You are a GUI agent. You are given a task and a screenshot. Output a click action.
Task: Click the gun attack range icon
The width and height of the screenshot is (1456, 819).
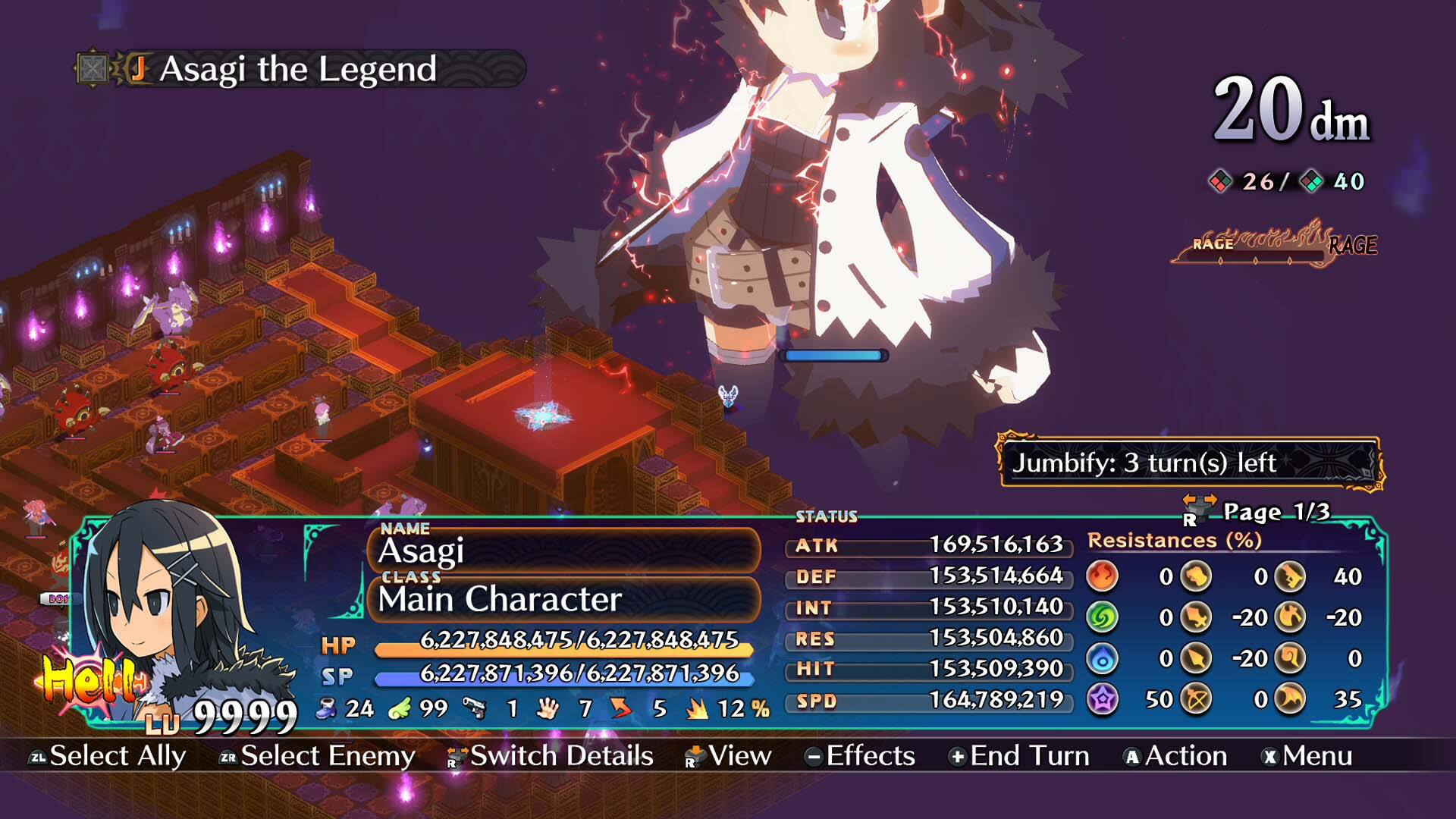coord(475,708)
